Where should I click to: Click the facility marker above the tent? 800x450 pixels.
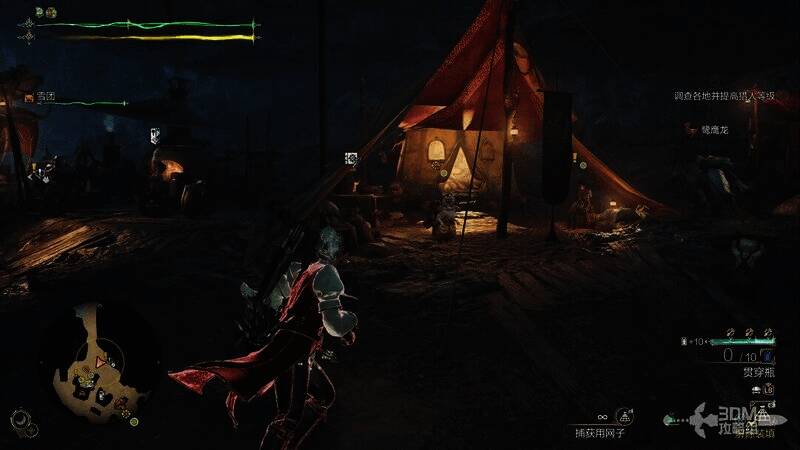[351, 158]
